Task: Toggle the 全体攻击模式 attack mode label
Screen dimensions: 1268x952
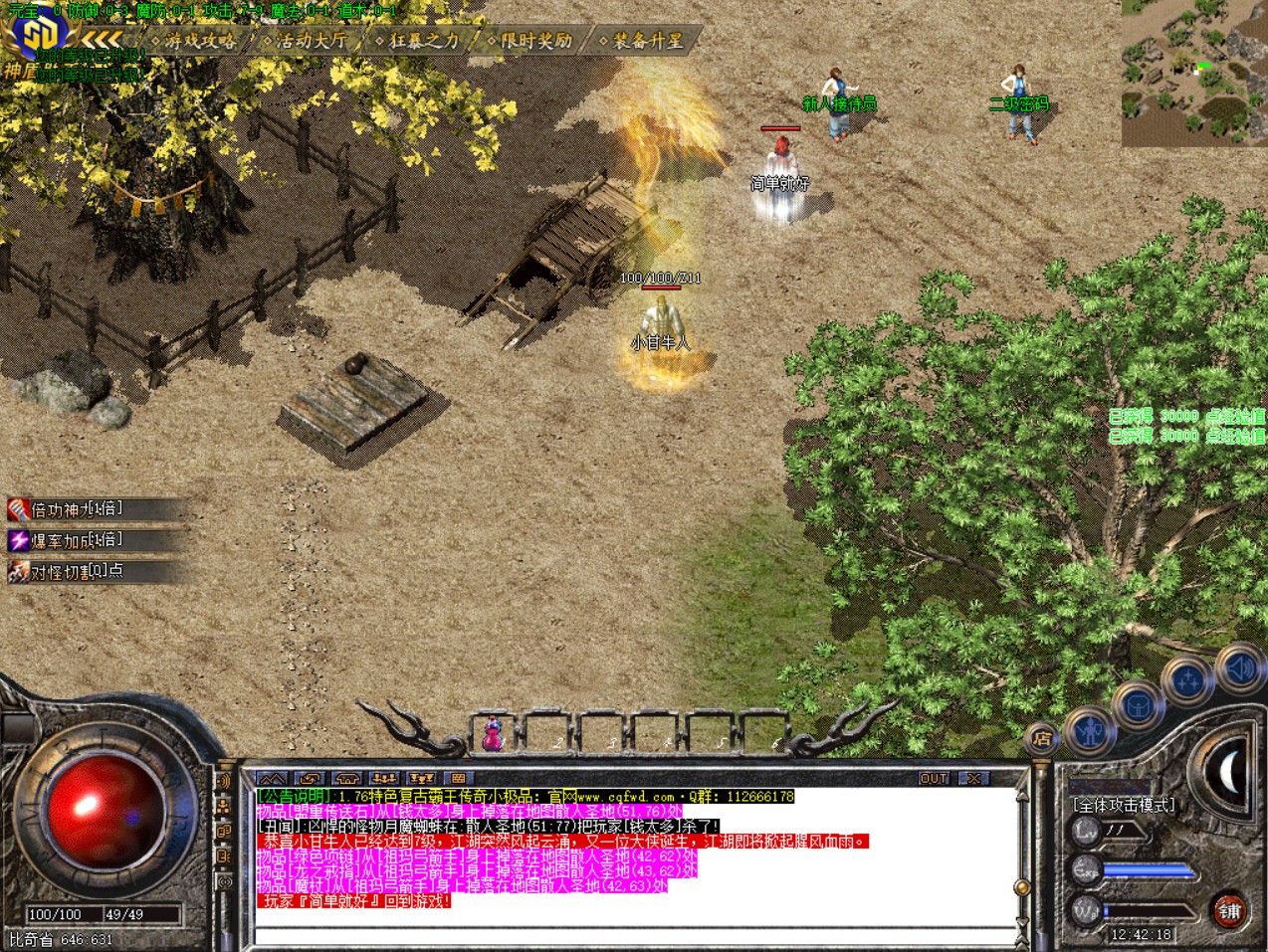Action: (x=1124, y=805)
